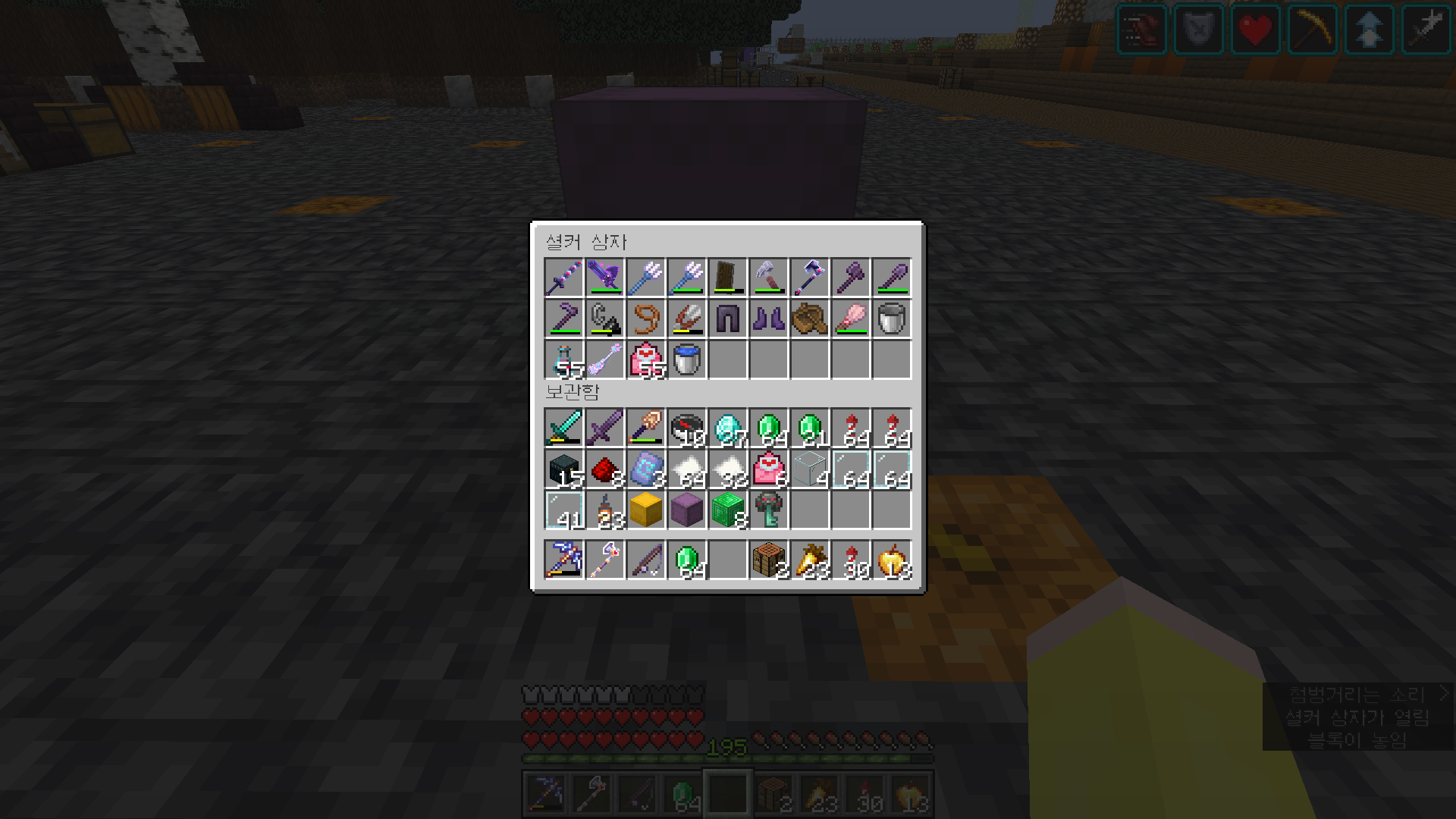The image size is (1456, 819).
Task: Click the crafting table in the bottom row
Action: coord(766,560)
